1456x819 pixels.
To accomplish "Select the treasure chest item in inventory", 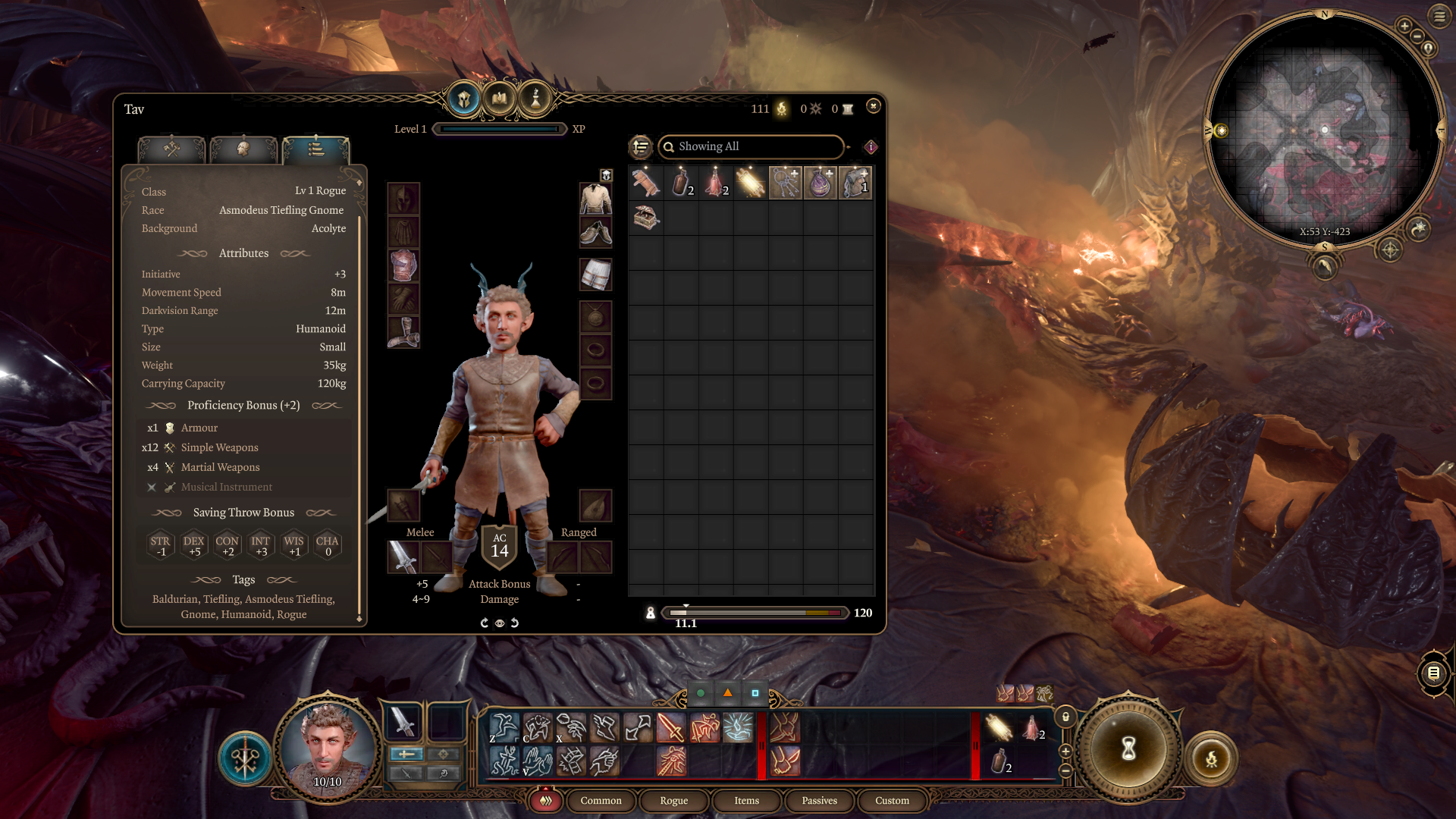I will point(646,218).
